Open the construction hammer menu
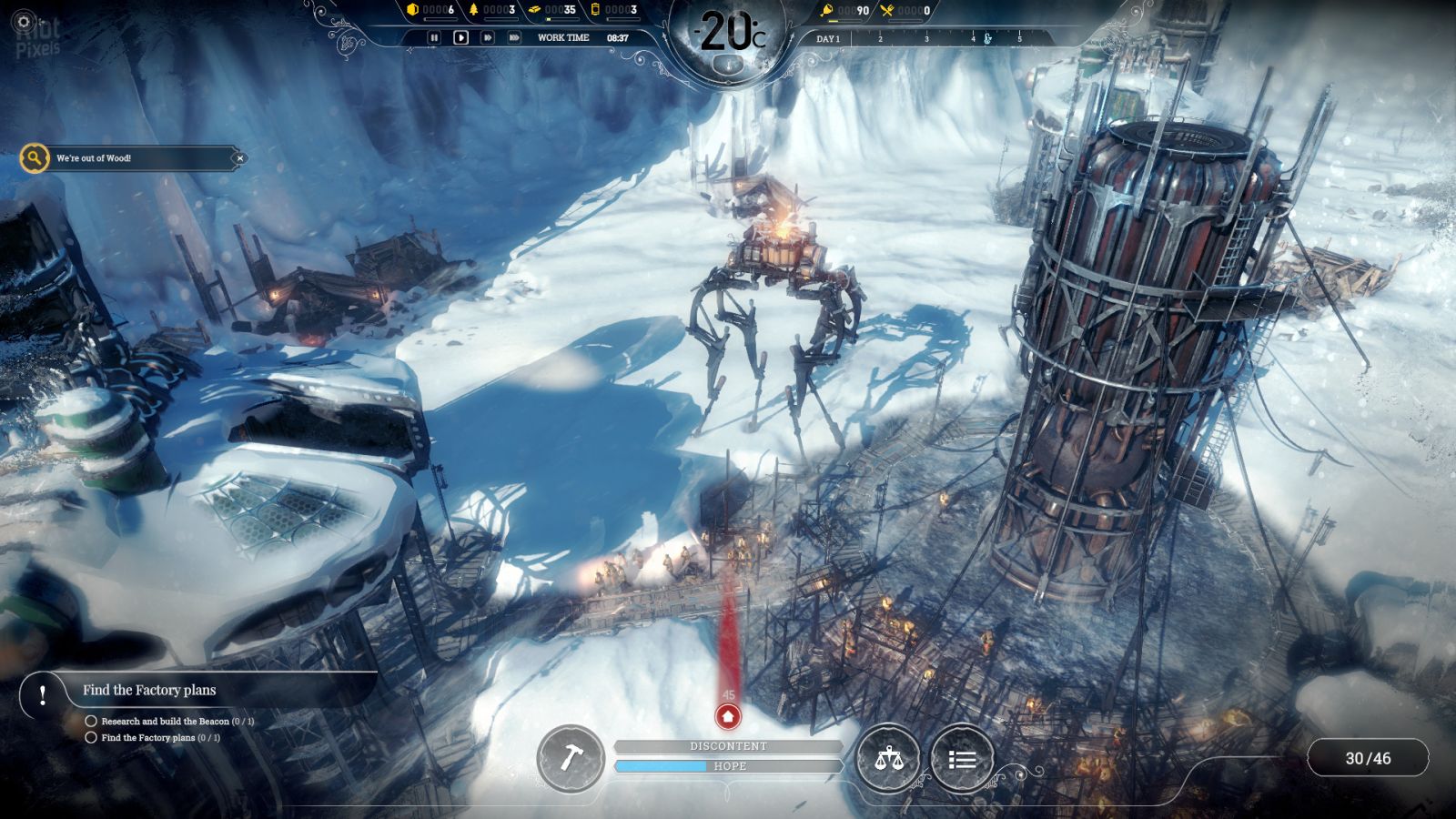1456x819 pixels. 571,758
